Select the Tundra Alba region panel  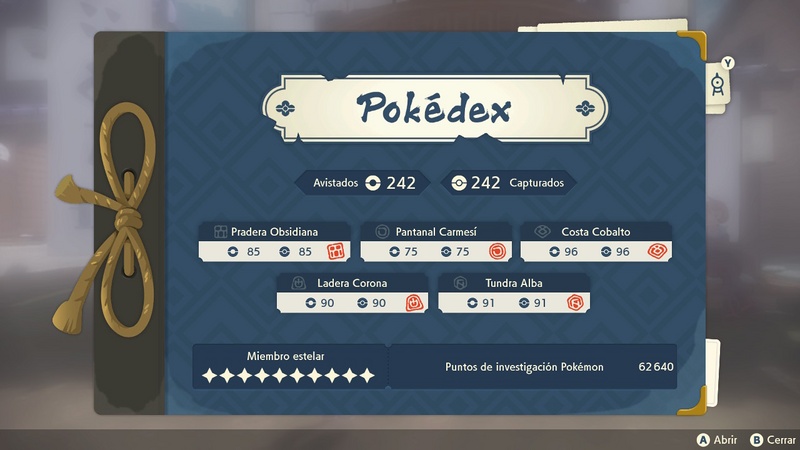click(514, 293)
